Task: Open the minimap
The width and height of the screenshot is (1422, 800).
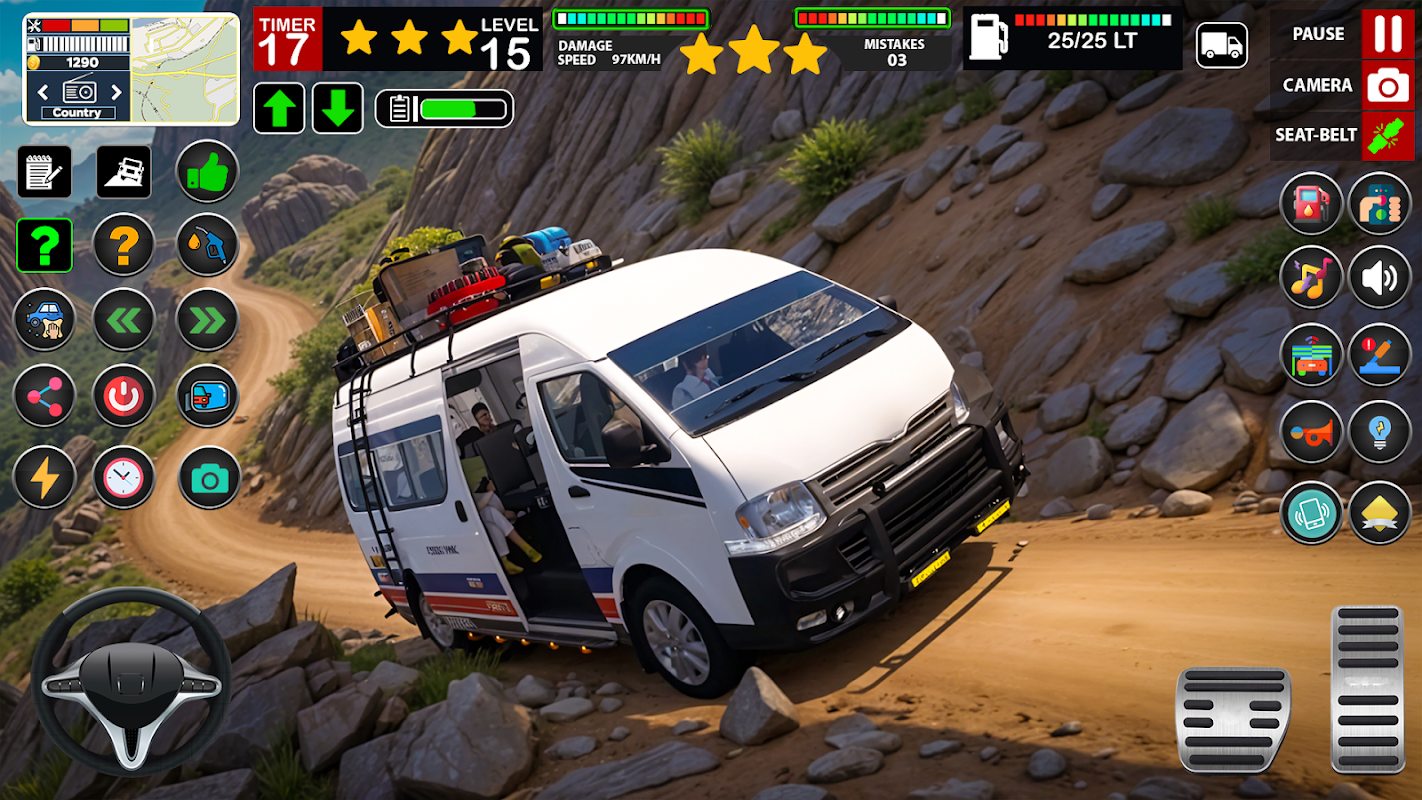Action: tap(185, 68)
